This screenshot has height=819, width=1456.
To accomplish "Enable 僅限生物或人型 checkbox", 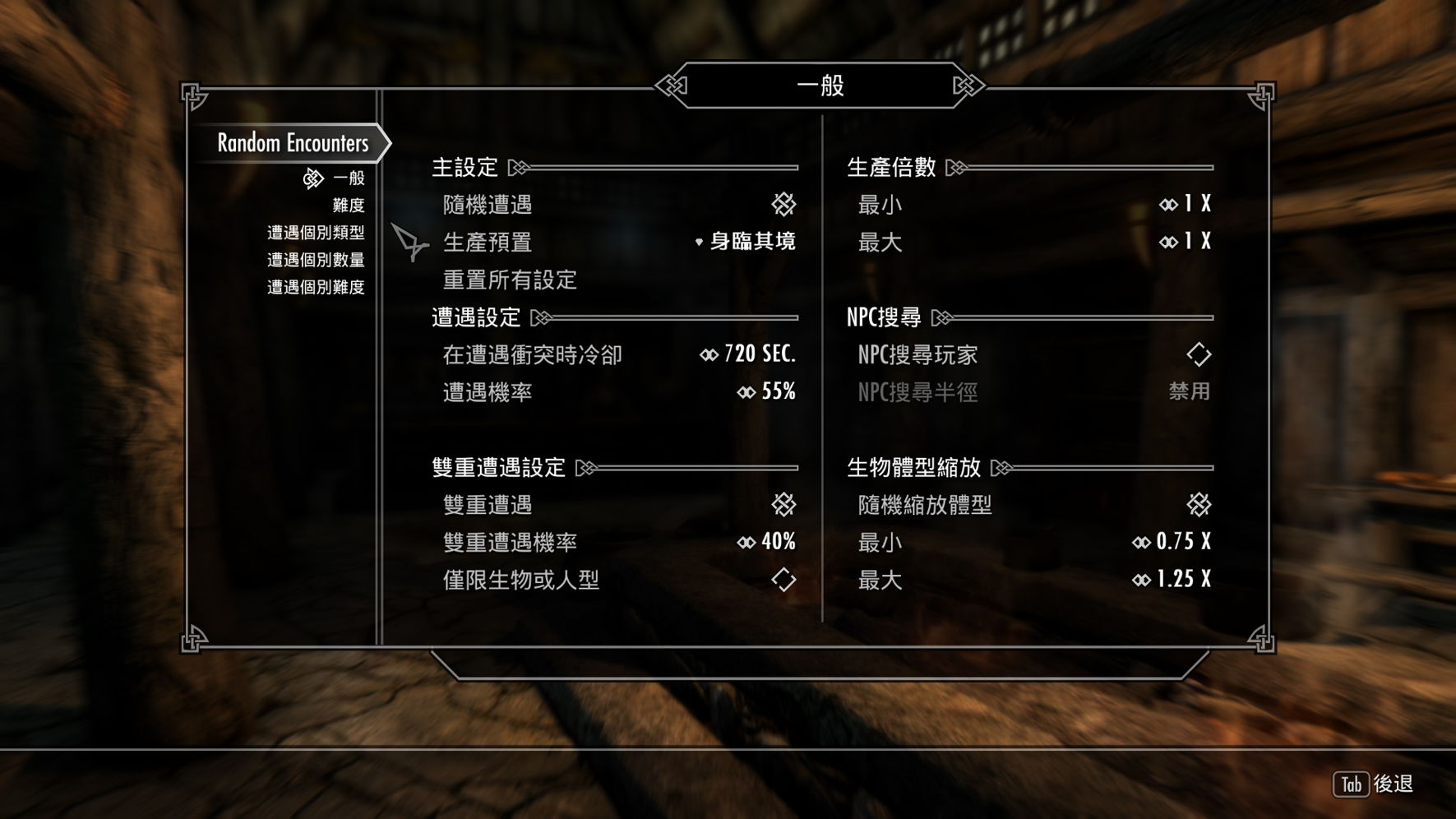I will [782, 580].
